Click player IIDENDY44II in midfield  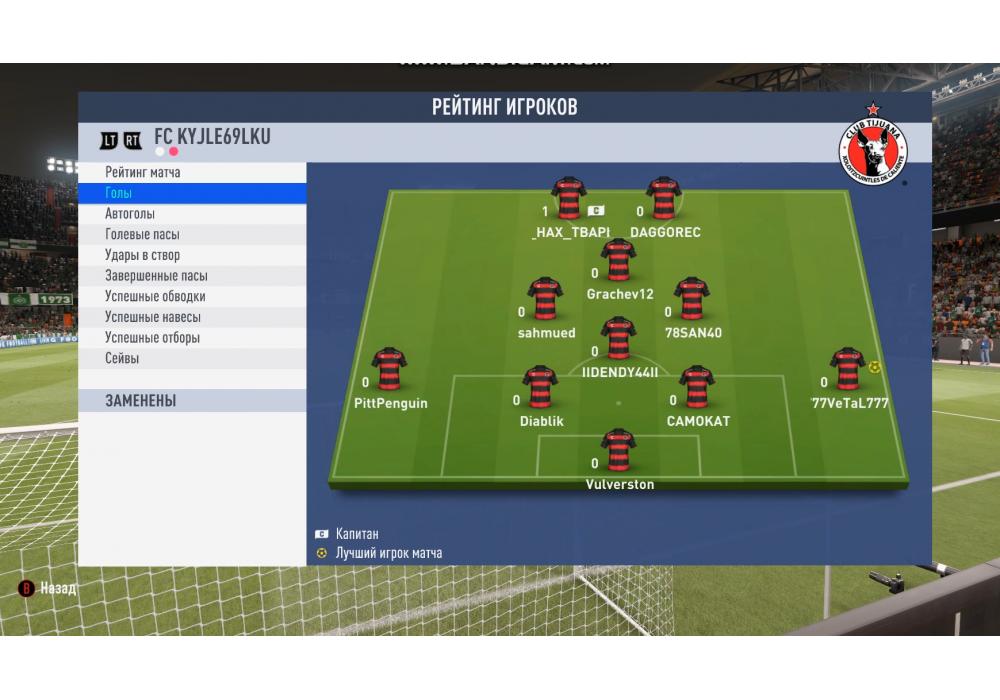pyautogui.click(x=619, y=339)
